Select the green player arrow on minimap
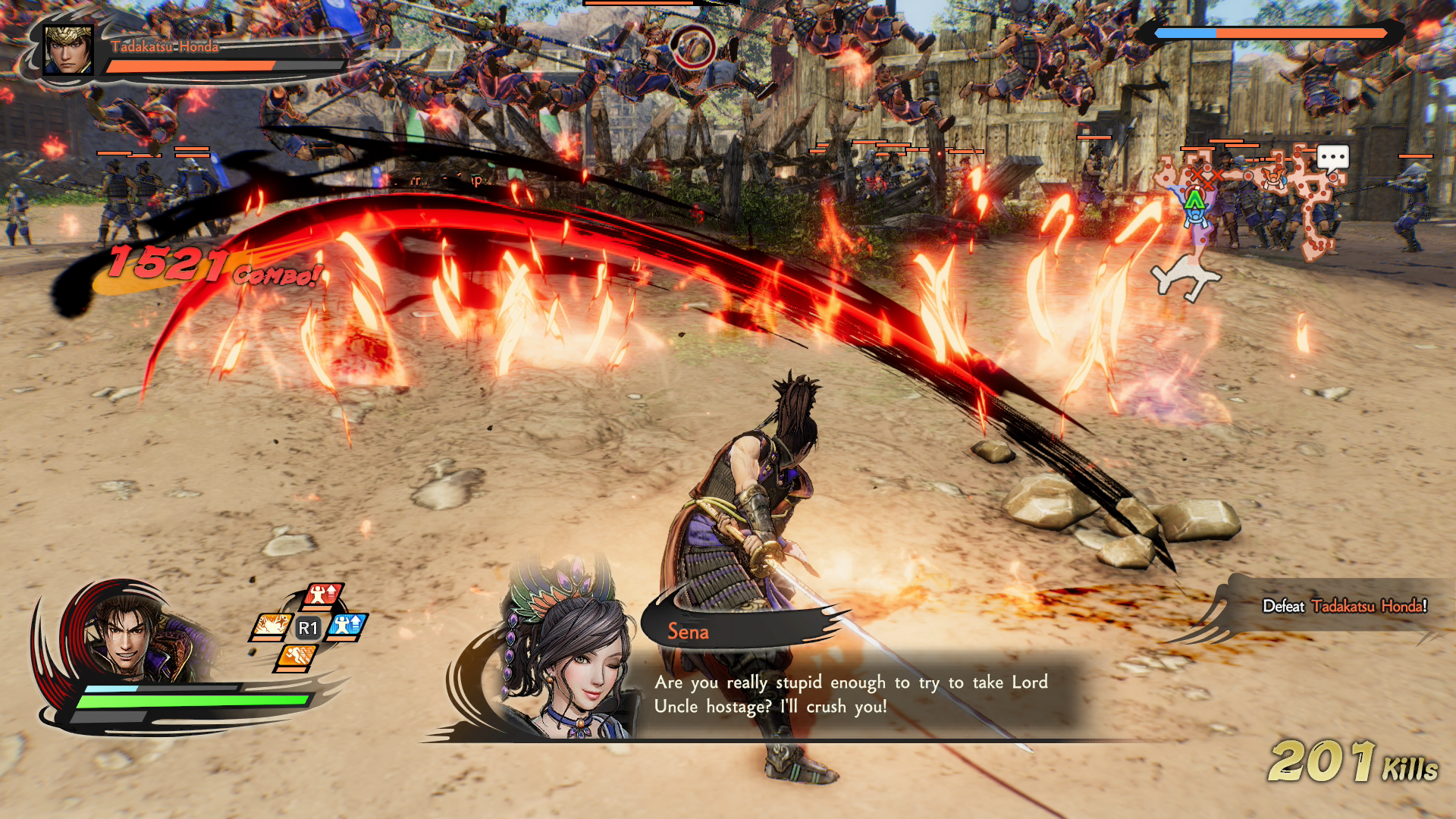This screenshot has height=819, width=1456. 1194,199
